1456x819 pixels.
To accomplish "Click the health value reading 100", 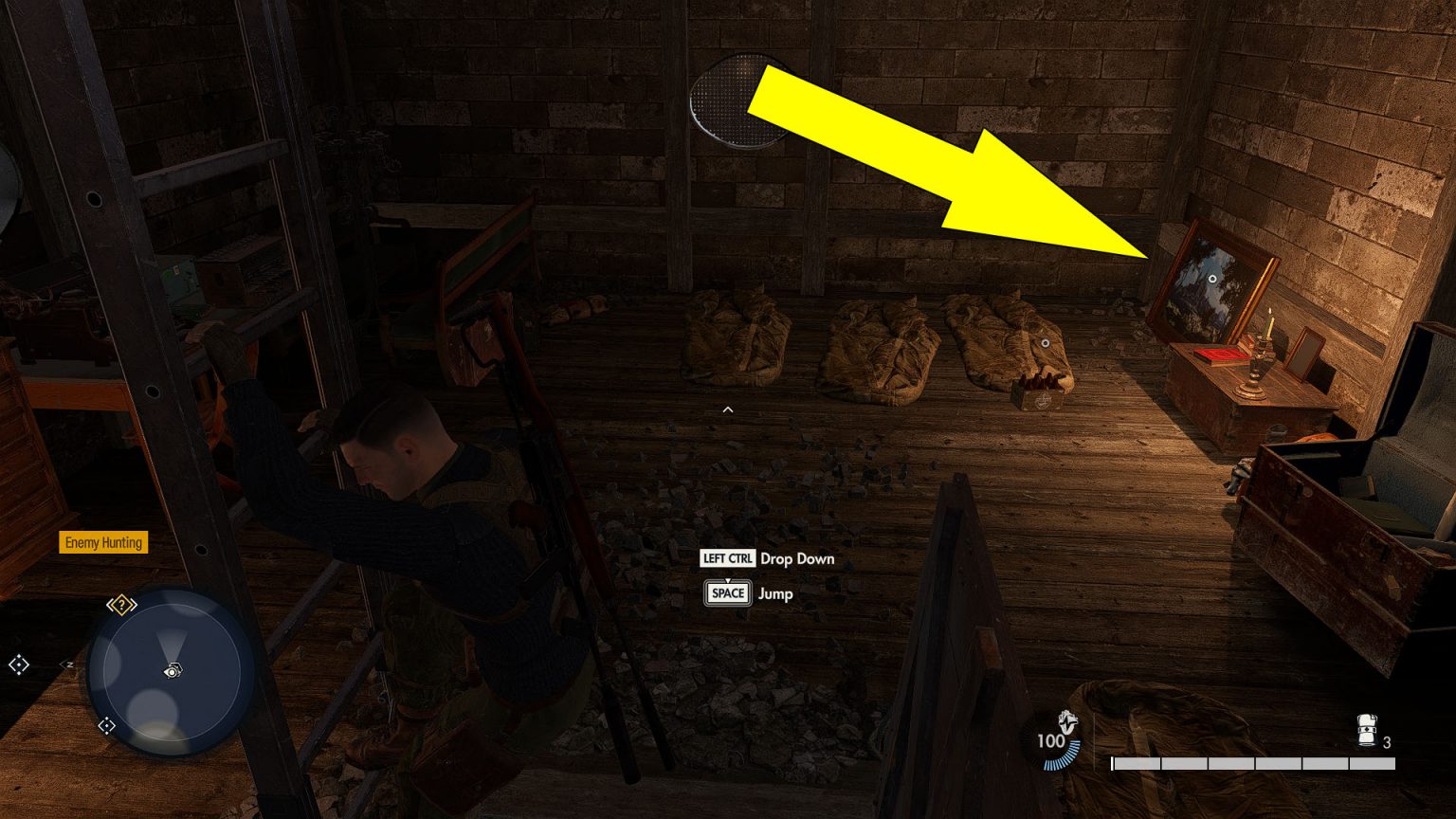I will click(1052, 742).
